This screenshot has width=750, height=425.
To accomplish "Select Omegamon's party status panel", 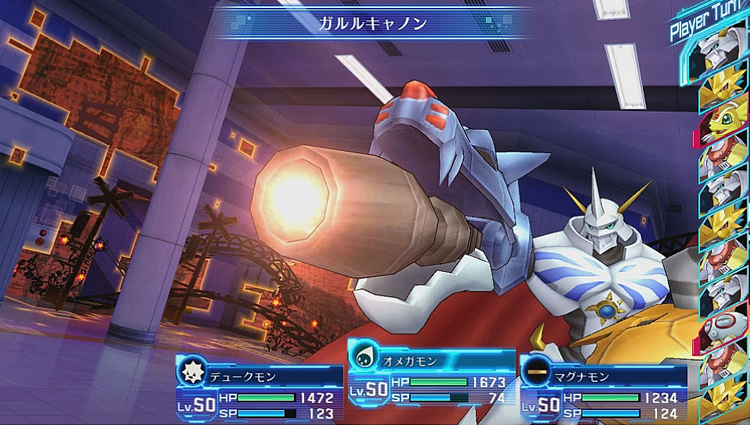I will [430, 378].
